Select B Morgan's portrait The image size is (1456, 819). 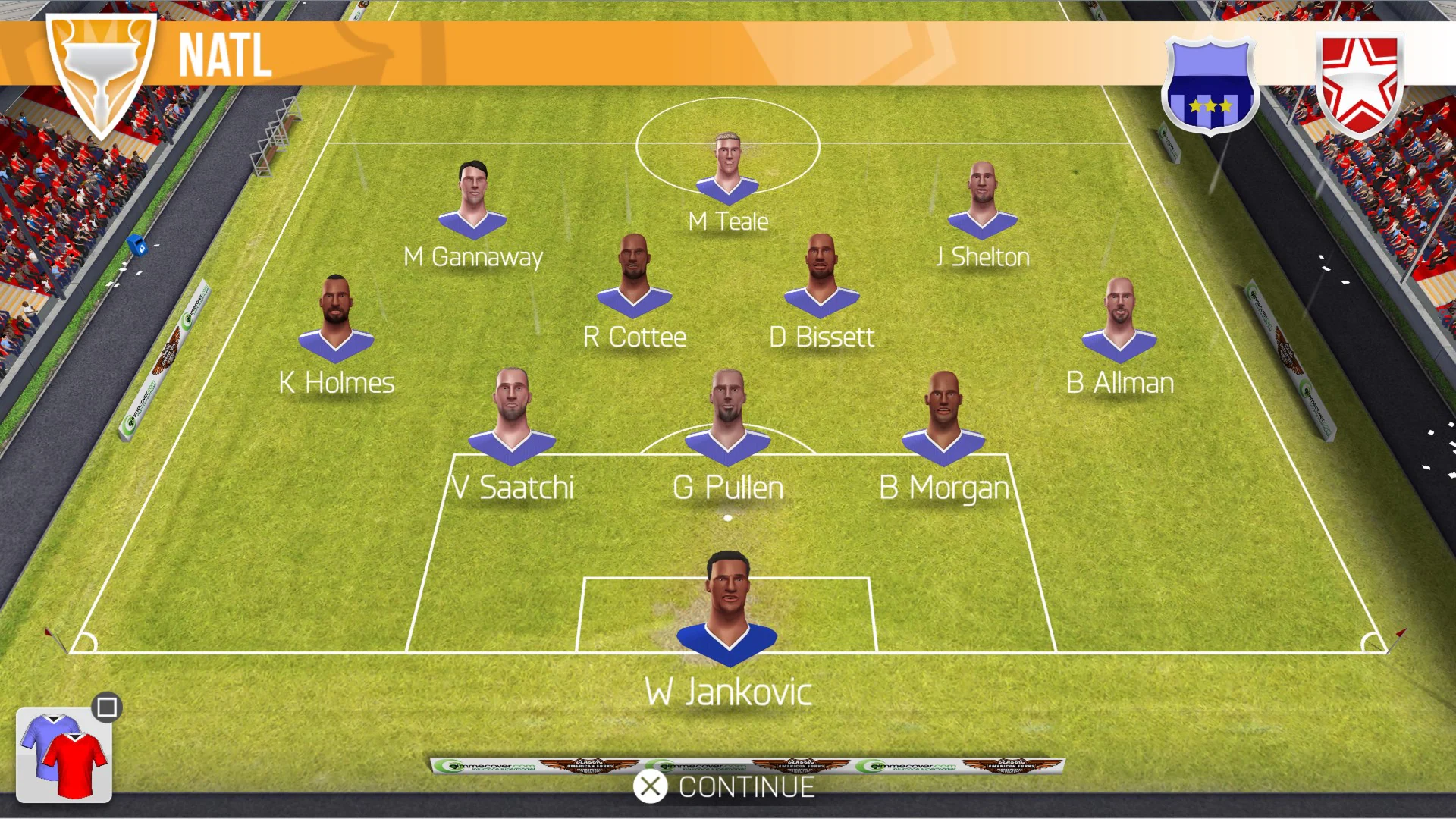(943, 417)
